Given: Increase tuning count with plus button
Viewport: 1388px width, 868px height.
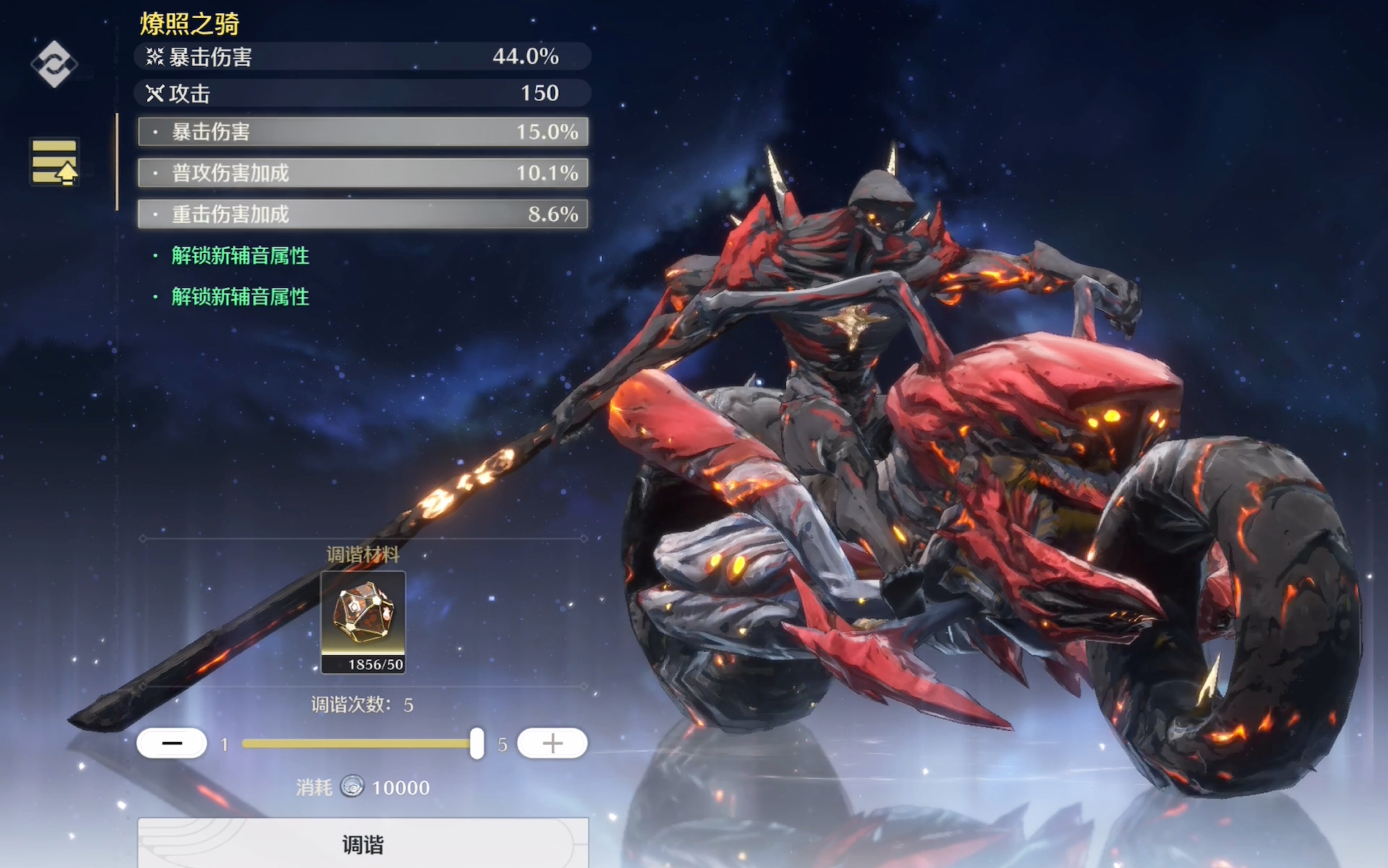Looking at the screenshot, I should tap(552, 743).
